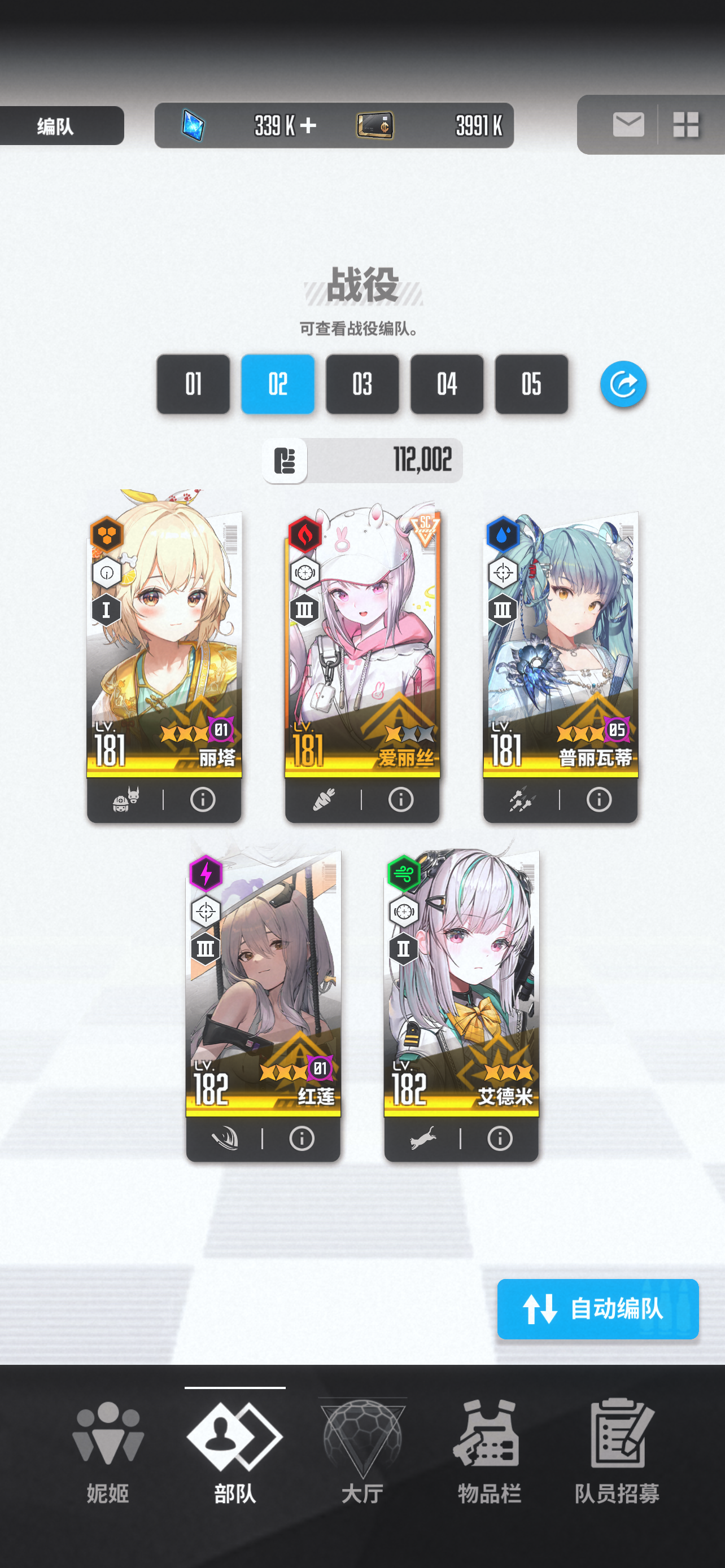This screenshot has width=725, height=1568.
Task: Click the wave skill icon under 红莲
Action: pos(224,1139)
